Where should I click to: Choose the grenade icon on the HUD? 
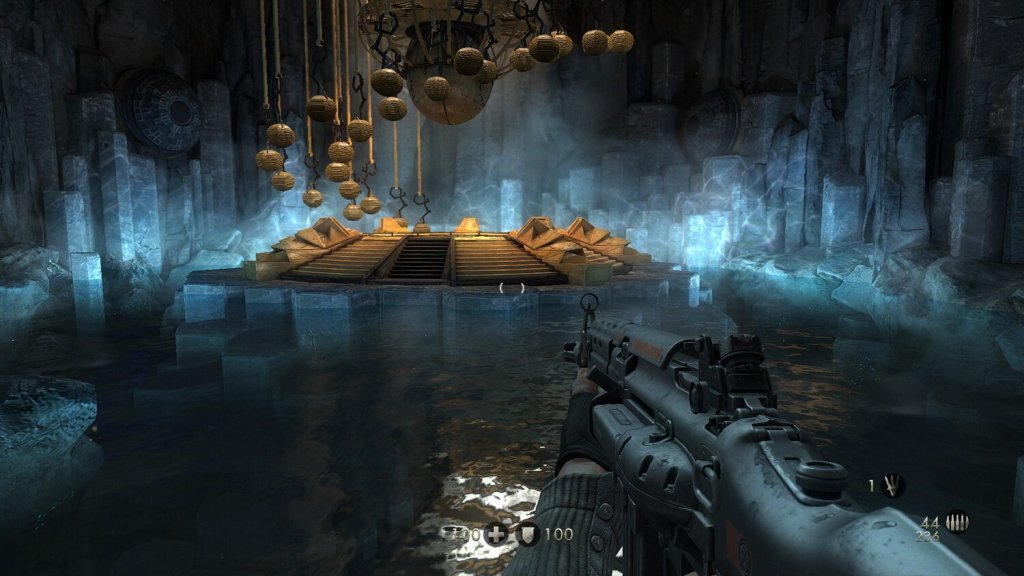tap(892, 486)
